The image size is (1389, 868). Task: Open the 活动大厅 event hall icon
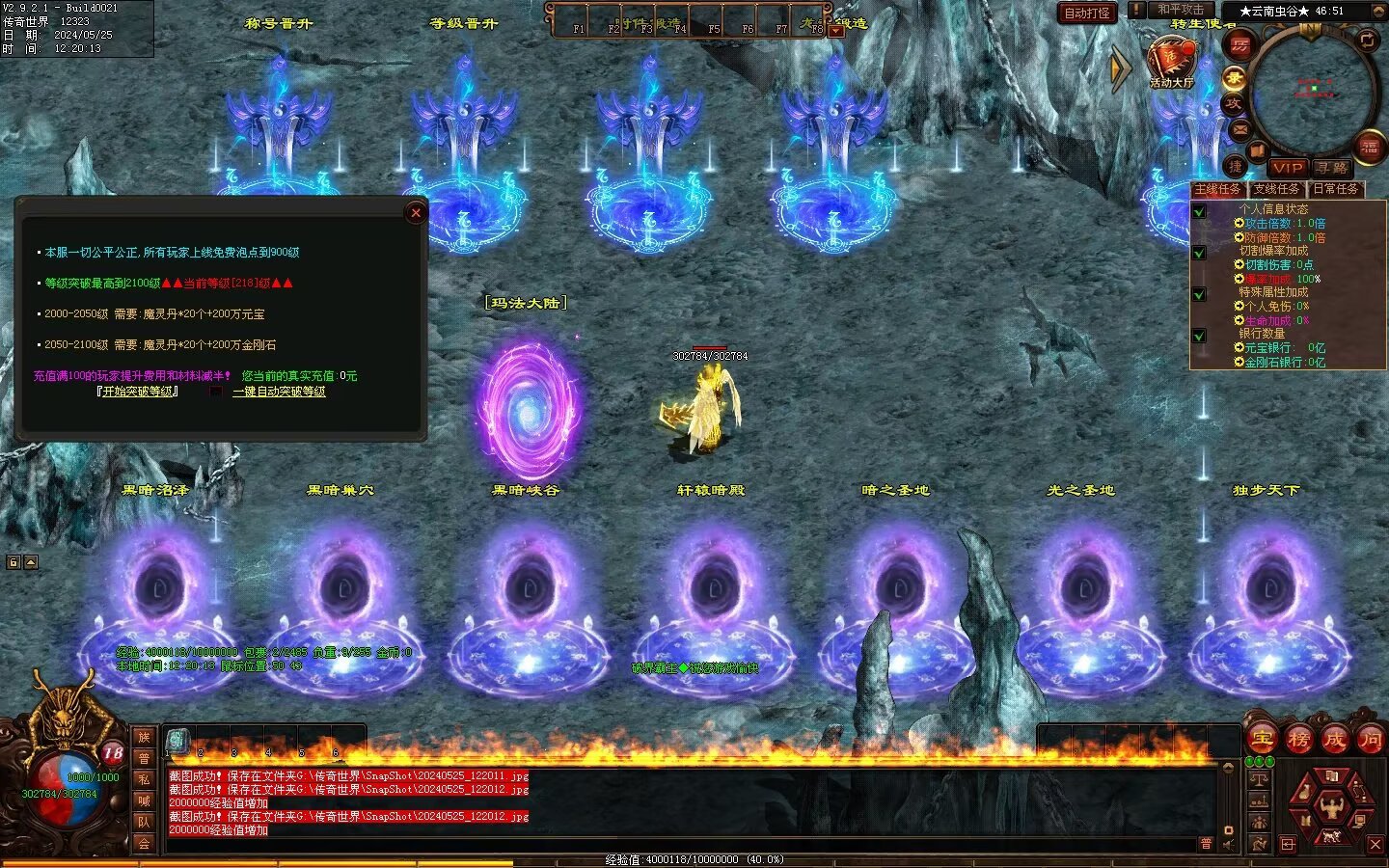[x=1171, y=62]
